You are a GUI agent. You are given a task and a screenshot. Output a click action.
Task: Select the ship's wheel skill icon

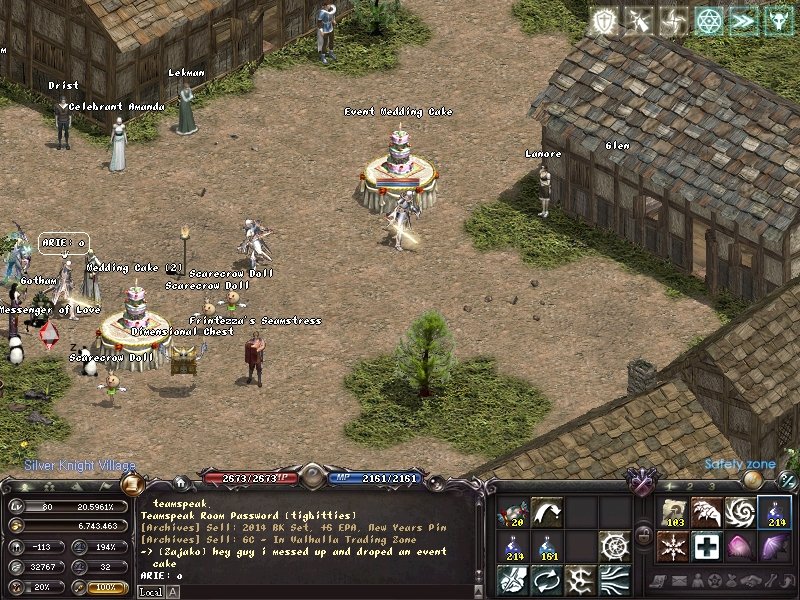tap(615, 546)
